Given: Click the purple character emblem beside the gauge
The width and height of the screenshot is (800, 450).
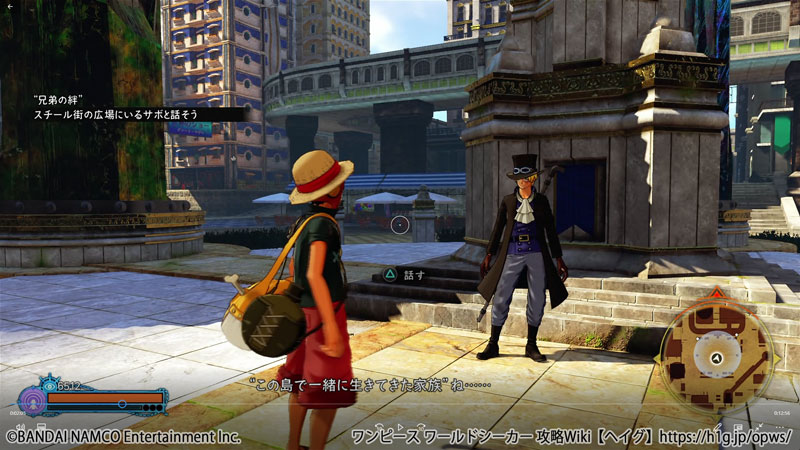Looking at the screenshot, I should (x=33, y=401).
